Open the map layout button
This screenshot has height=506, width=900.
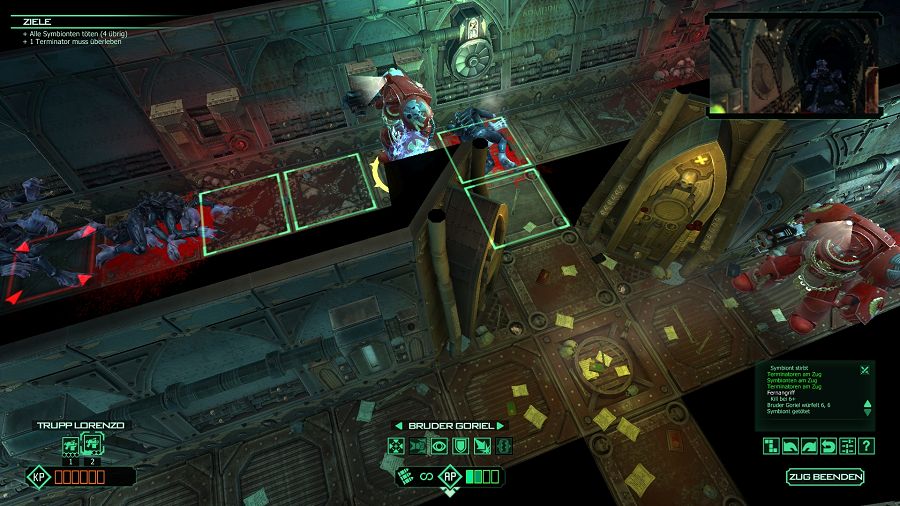(x=772, y=446)
